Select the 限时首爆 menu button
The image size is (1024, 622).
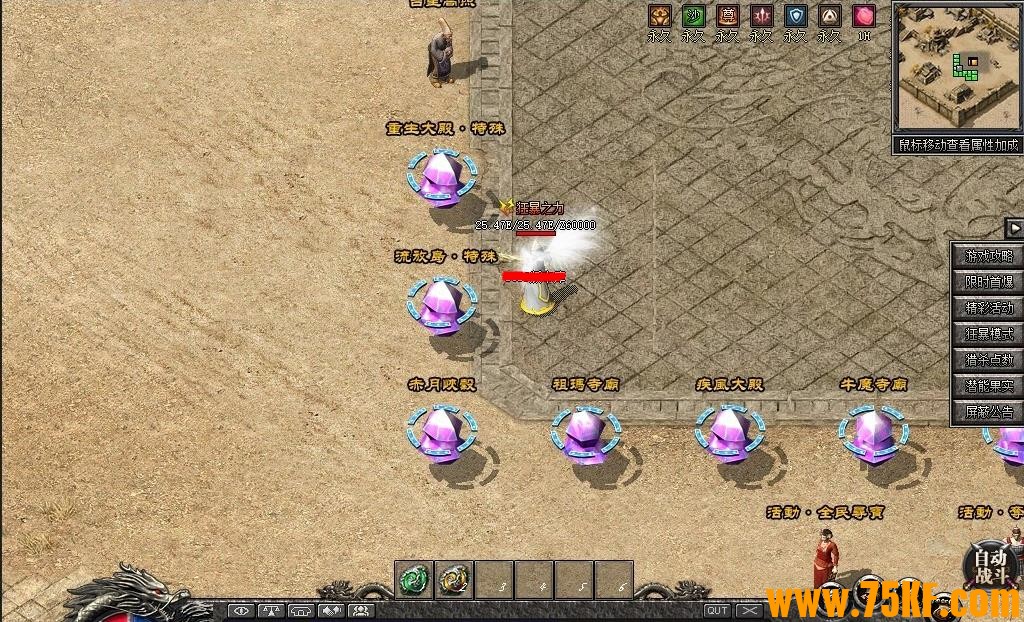point(988,282)
